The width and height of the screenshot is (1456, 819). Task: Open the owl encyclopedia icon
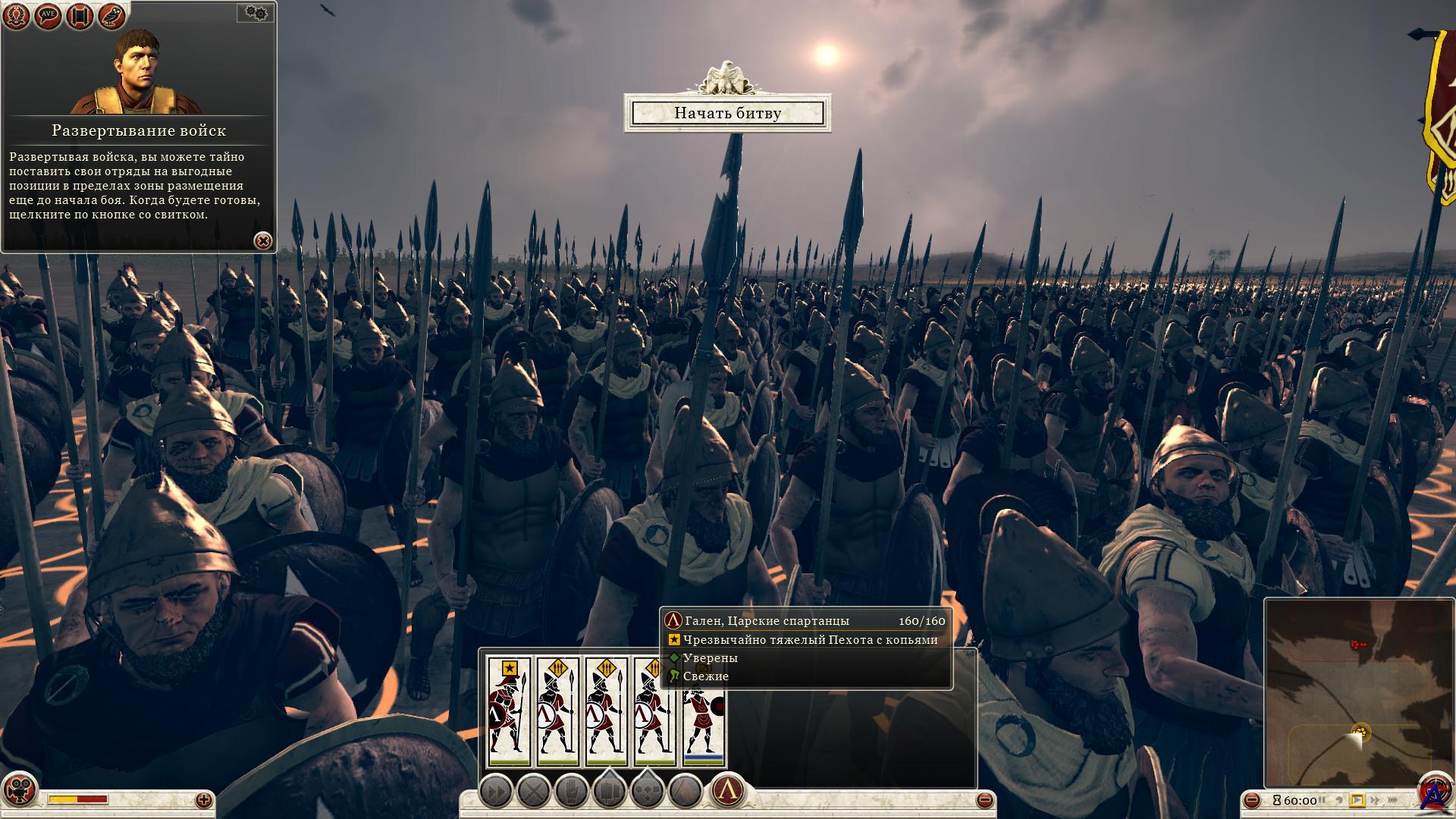tap(111, 17)
